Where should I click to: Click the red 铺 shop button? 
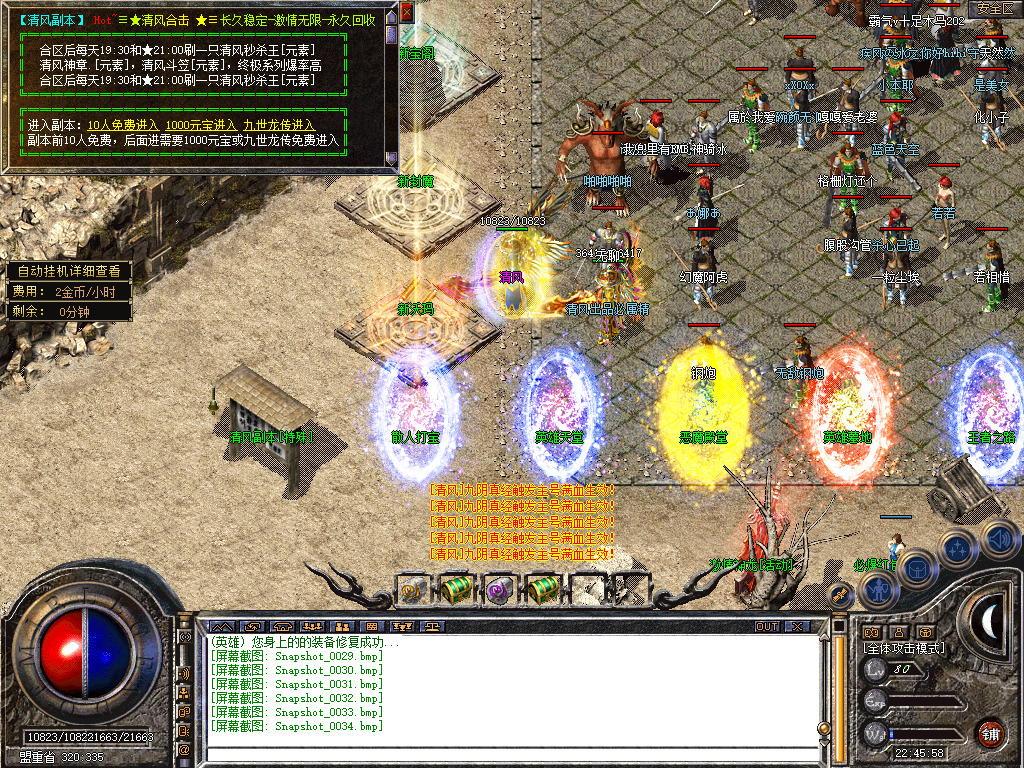991,733
